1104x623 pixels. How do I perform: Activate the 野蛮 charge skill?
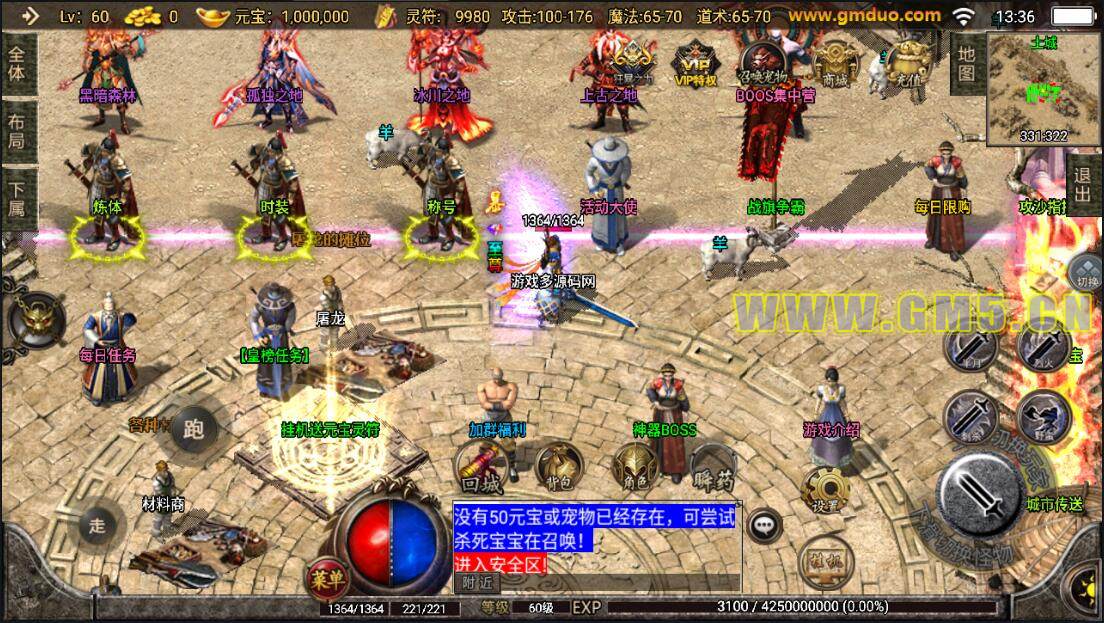pos(1043,415)
